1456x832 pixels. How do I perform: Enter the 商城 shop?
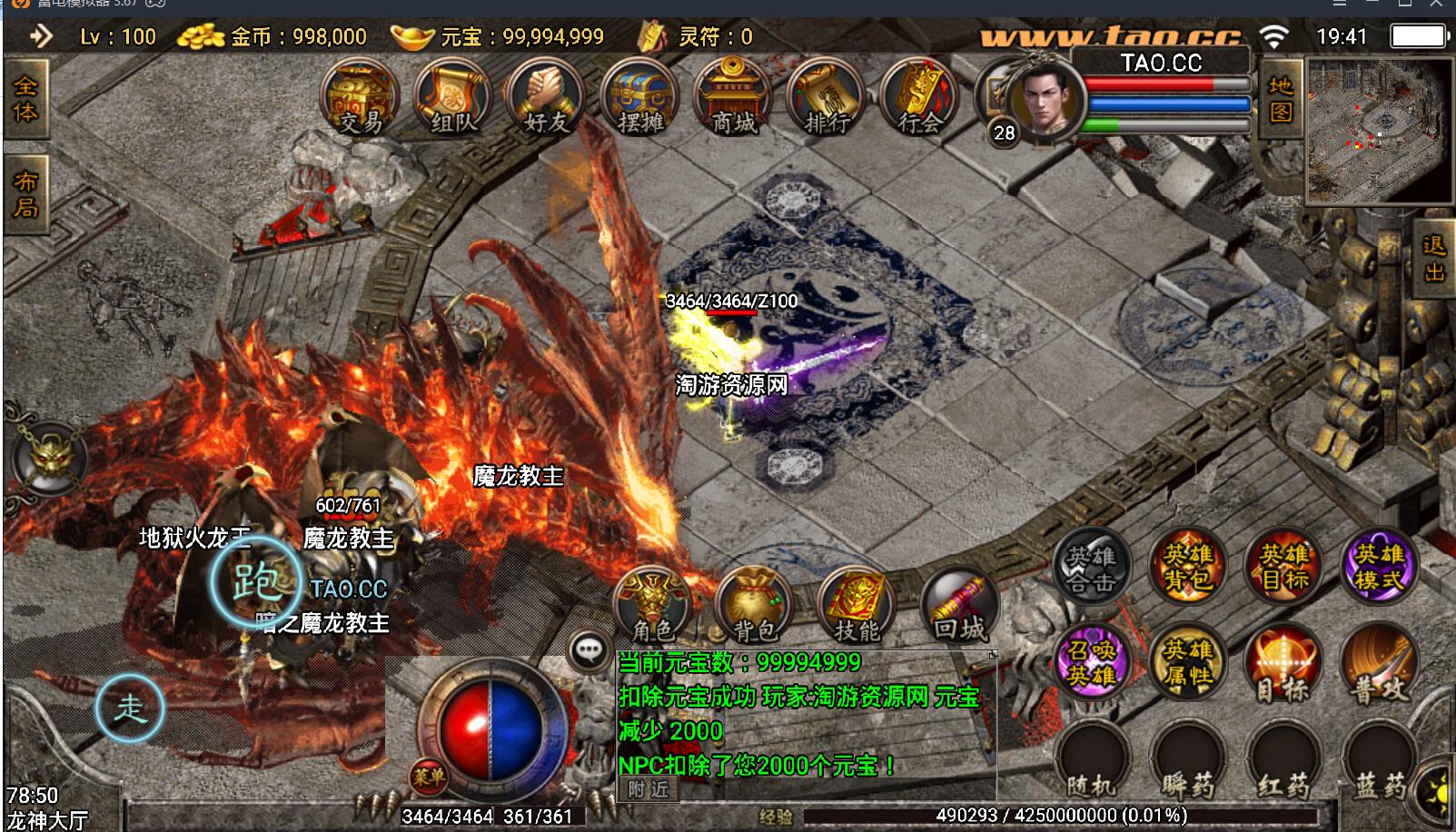tap(732, 100)
